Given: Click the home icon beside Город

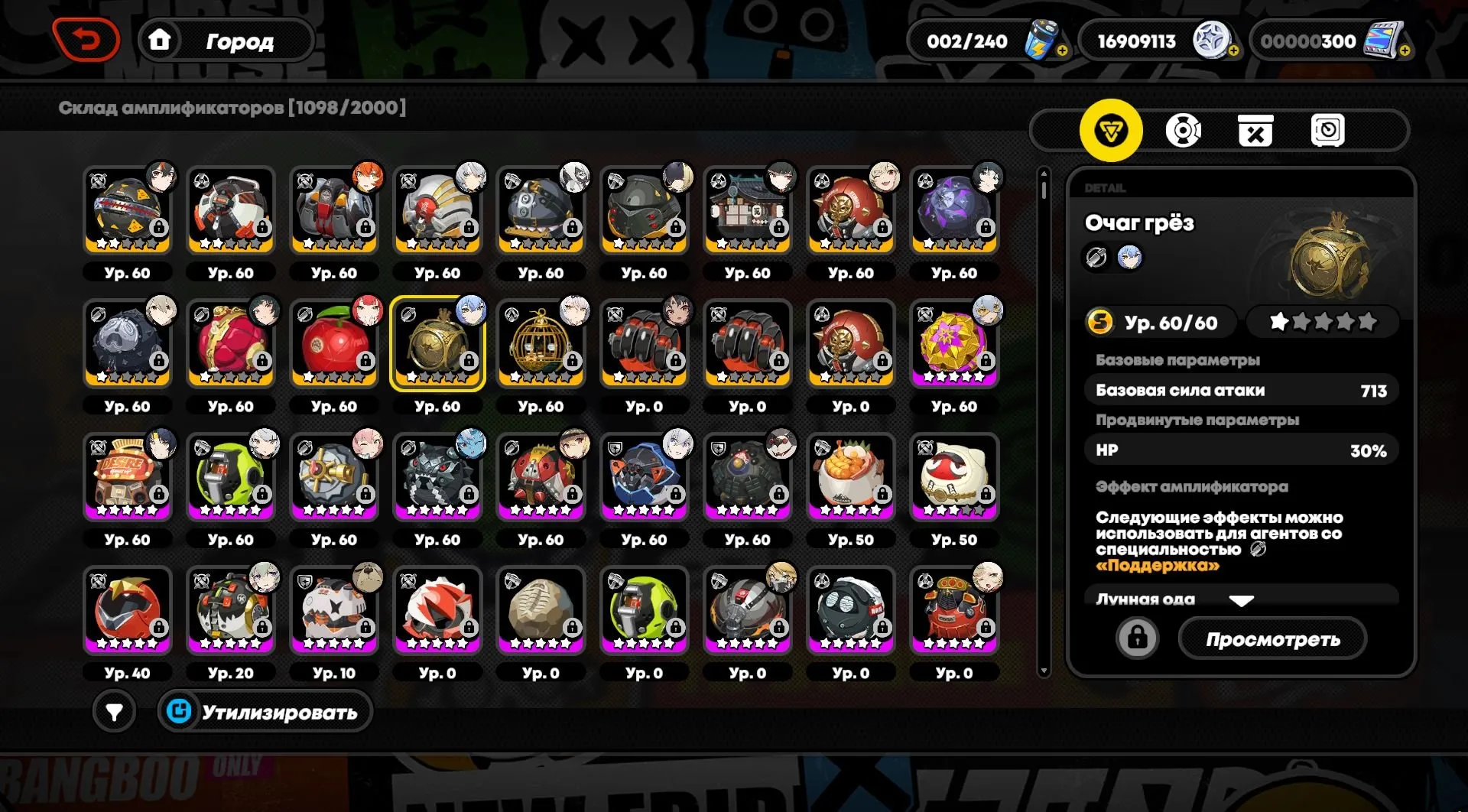Looking at the screenshot, I should pyautogui.click(x=161, y=41).
